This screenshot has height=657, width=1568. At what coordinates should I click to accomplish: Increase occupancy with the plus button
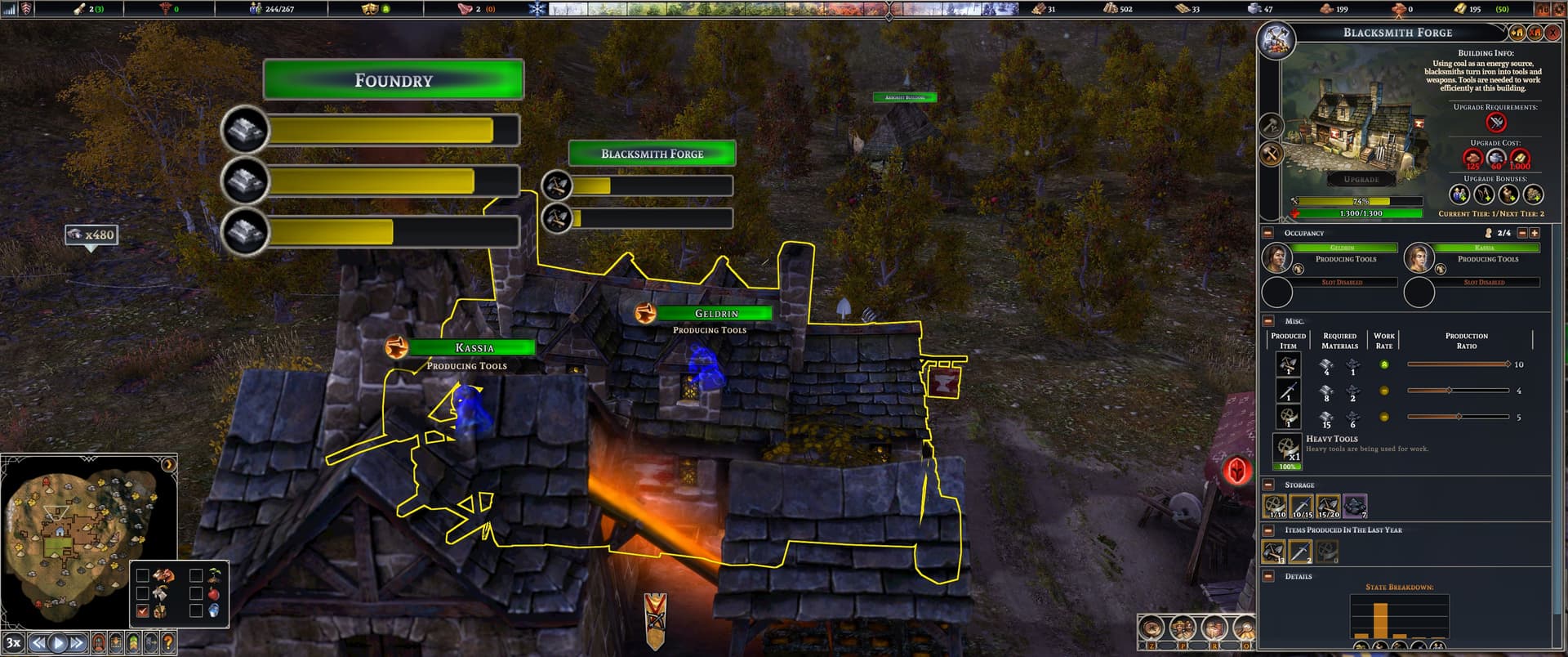1535,234
